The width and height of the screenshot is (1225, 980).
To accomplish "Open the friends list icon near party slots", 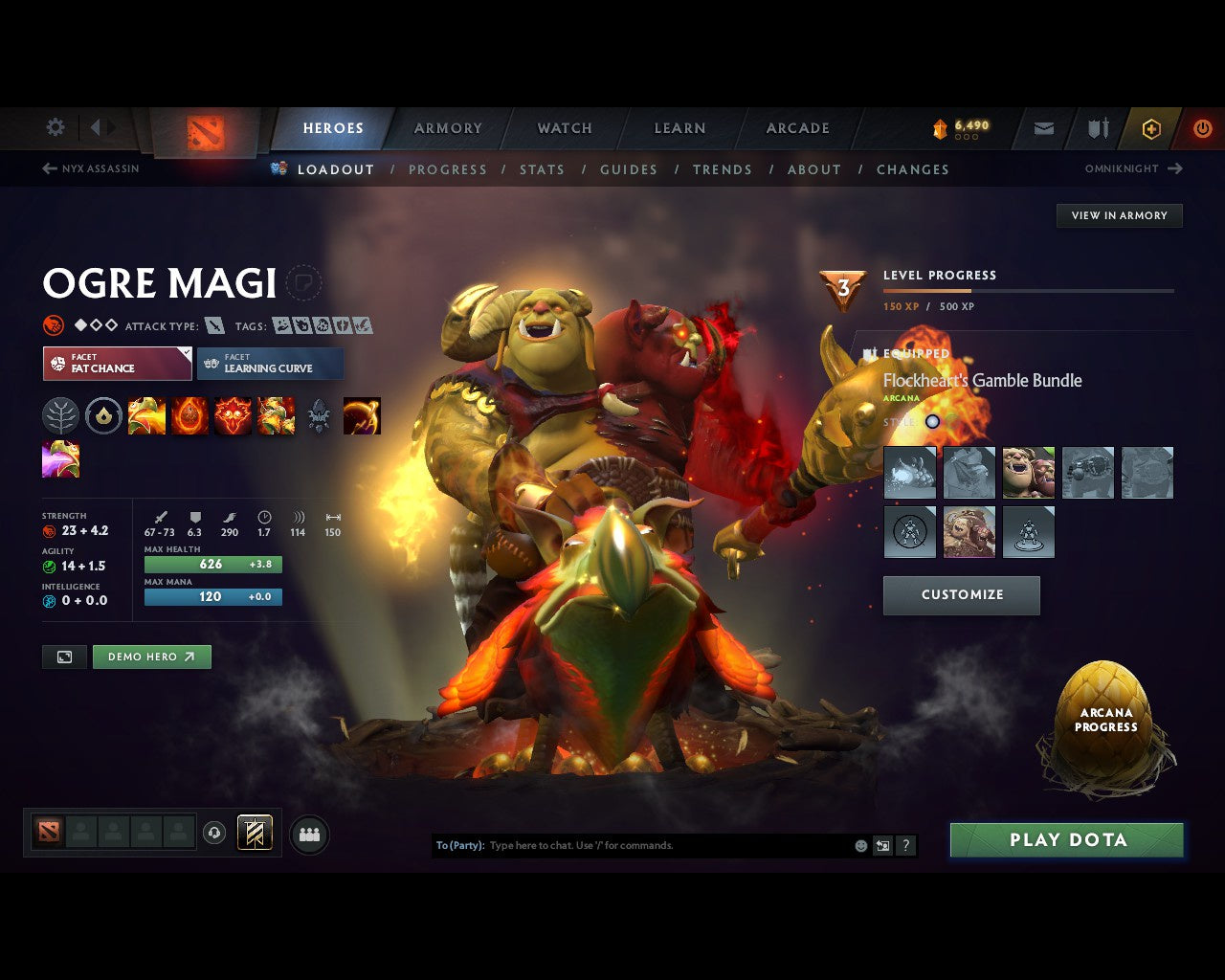I will pos(308,833).
